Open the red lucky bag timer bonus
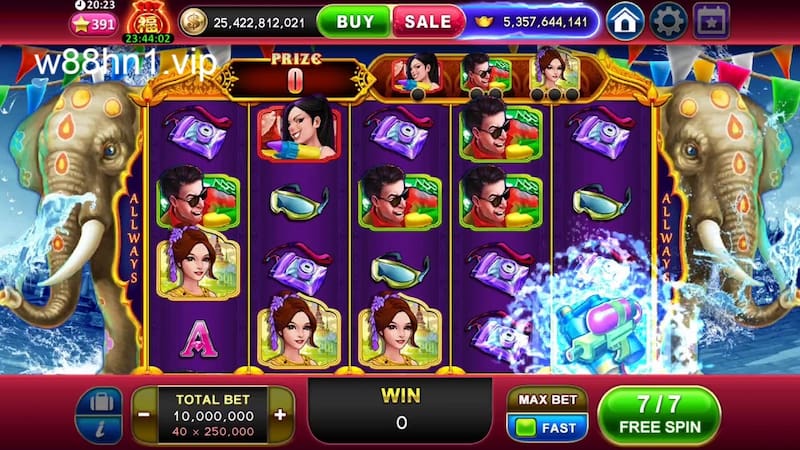This screenshot has height=450, width=800. coord(147,23)
